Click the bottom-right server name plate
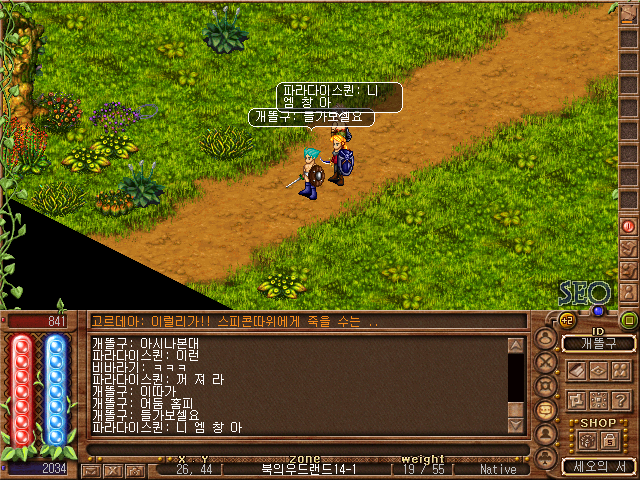640x480 pixels. [599, 466]
